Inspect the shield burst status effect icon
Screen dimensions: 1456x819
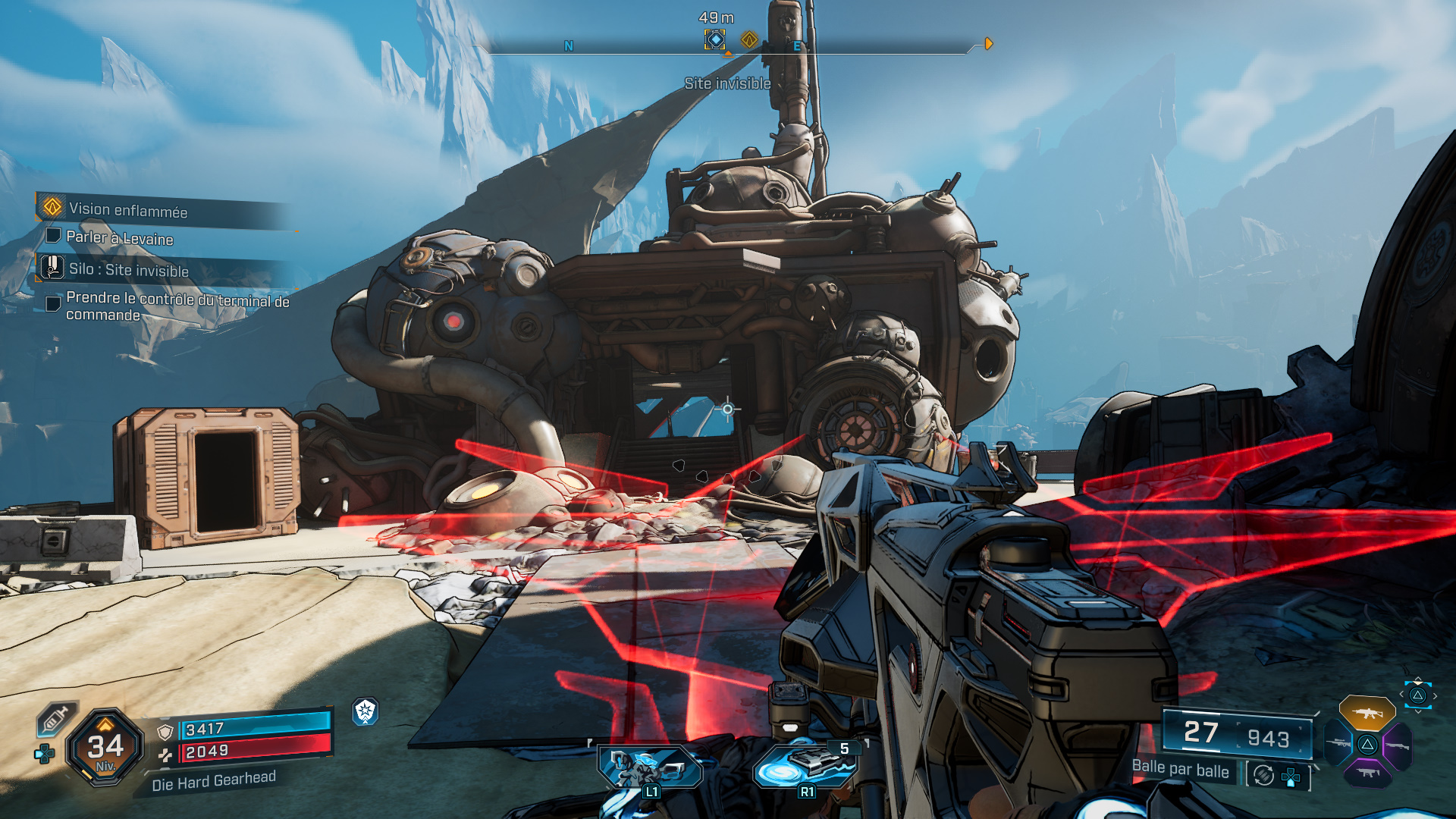pyautogui.click(x=366, y=711)
